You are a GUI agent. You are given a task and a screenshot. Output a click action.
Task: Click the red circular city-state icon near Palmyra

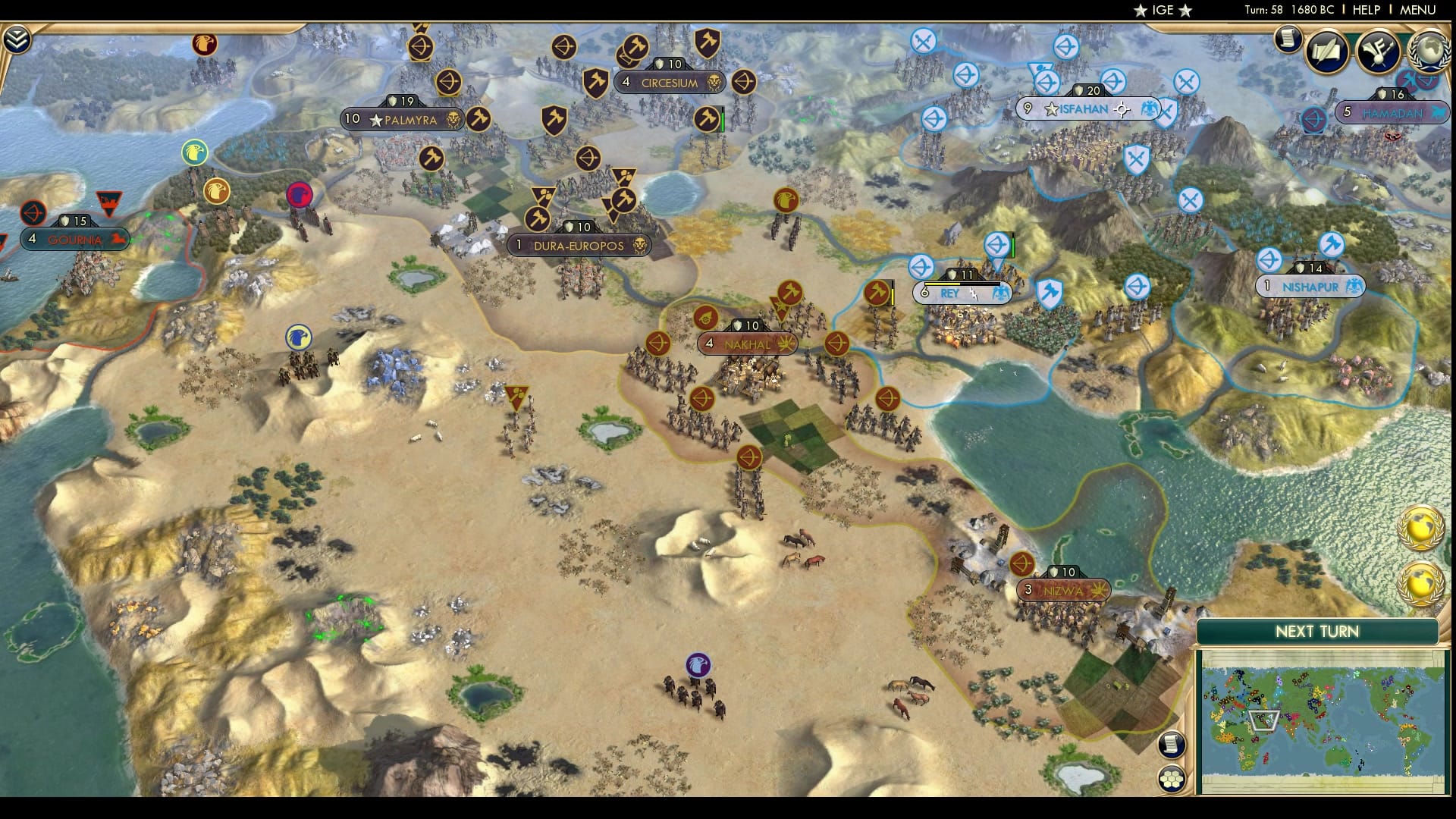coord(300,196)
